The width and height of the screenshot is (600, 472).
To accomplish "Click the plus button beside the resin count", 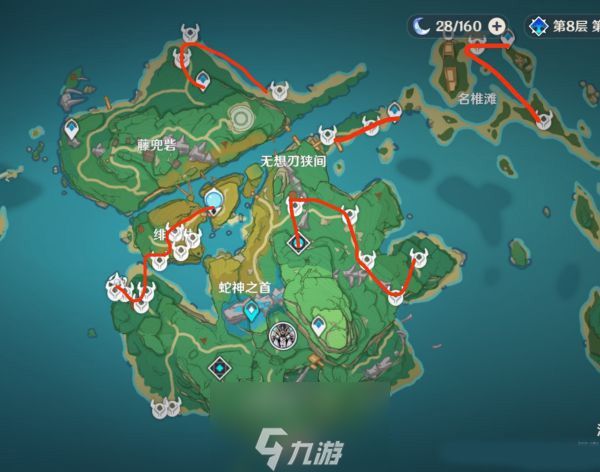I will click(496, 26).
